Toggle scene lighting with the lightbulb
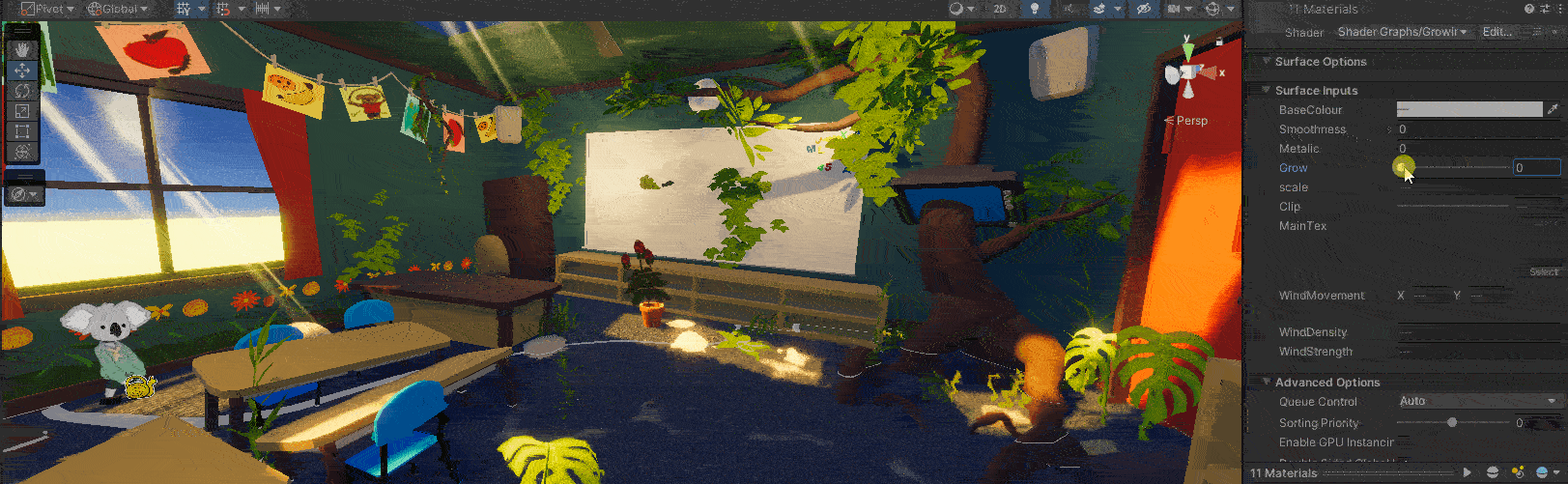Viewport: 1568px width, 484px height. click(x=1034, y=9)
